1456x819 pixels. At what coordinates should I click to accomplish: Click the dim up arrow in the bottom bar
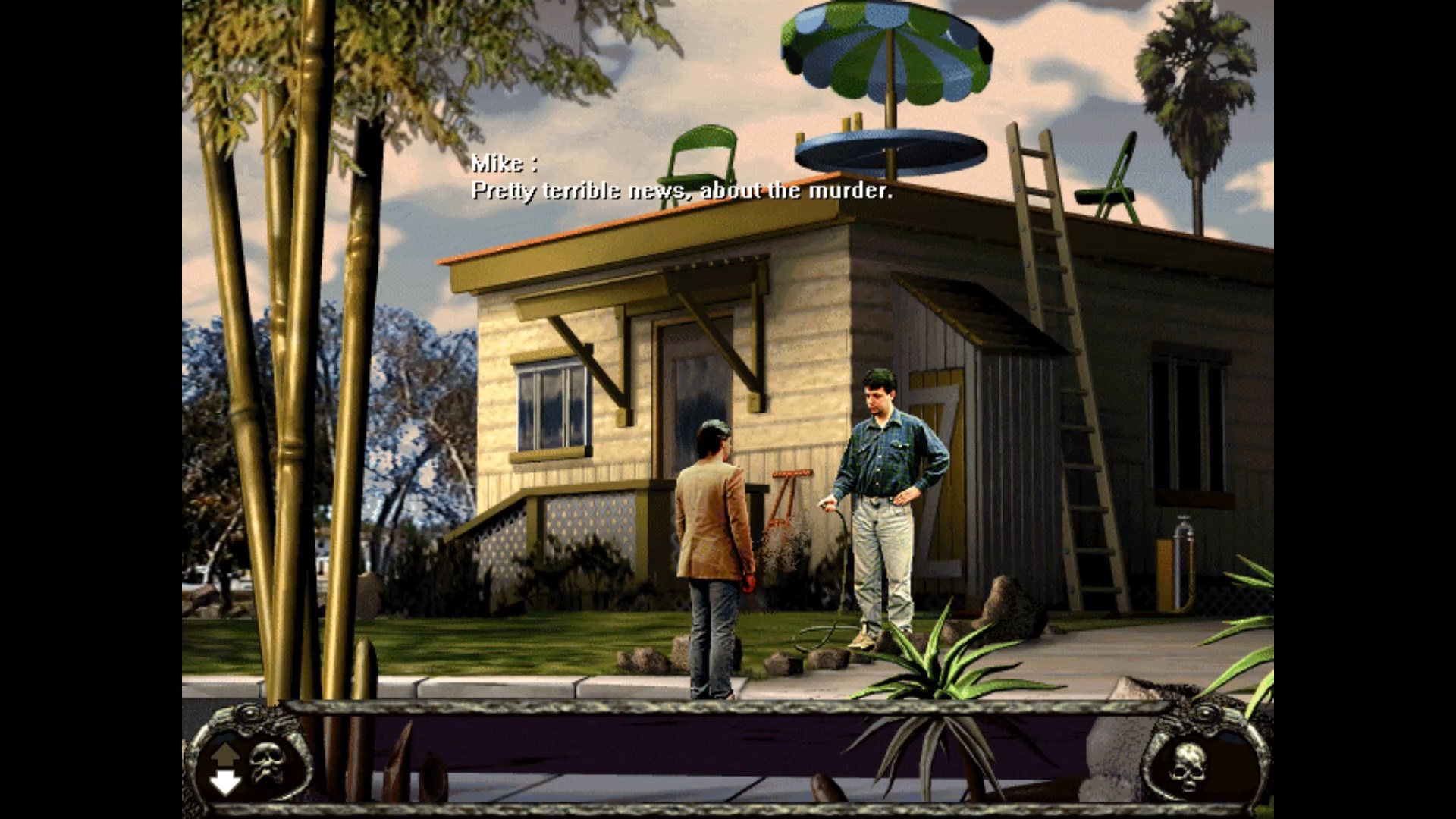[x=225, y=753]
